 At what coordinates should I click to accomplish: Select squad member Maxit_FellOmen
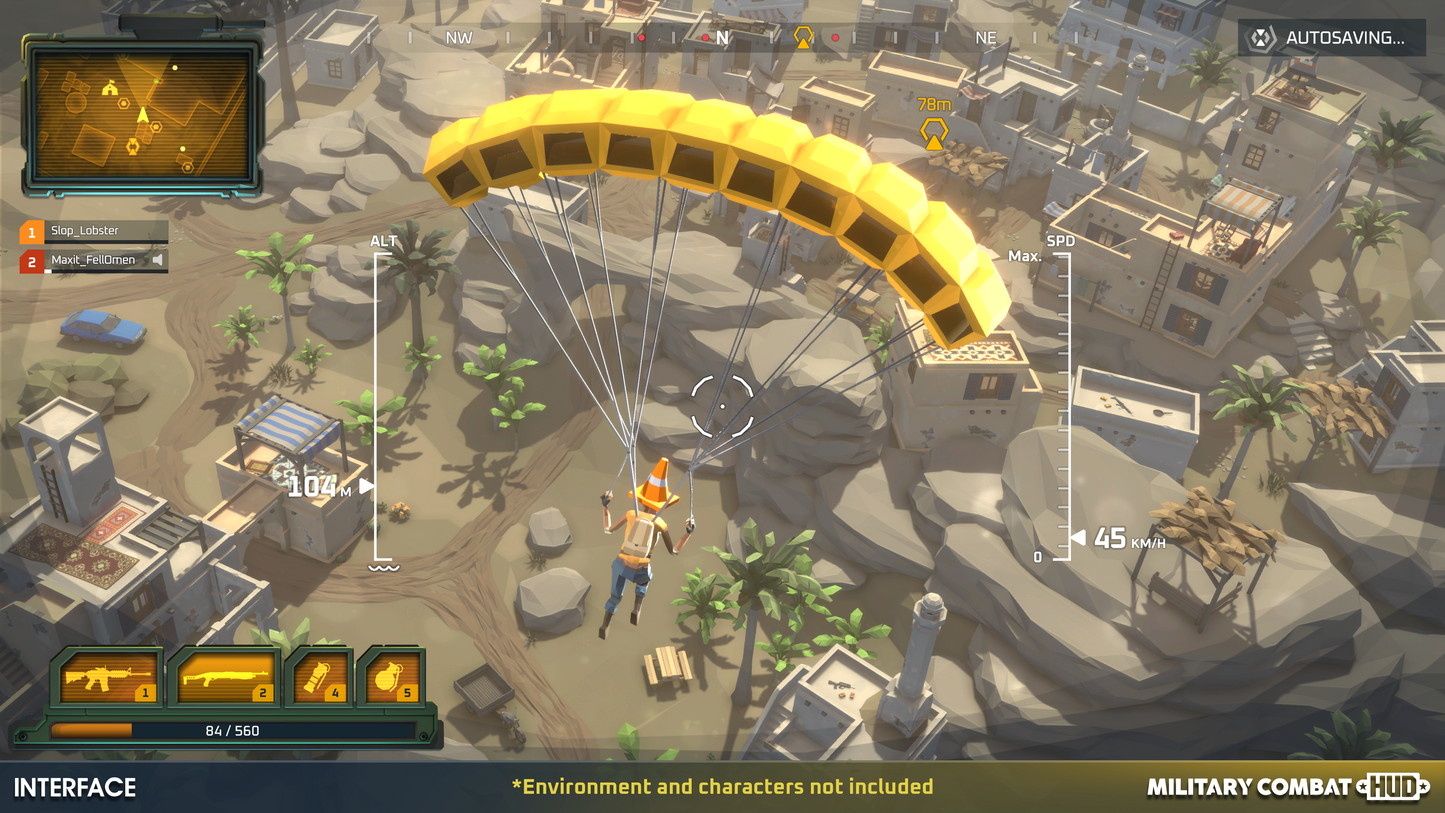tap(94, 261)
